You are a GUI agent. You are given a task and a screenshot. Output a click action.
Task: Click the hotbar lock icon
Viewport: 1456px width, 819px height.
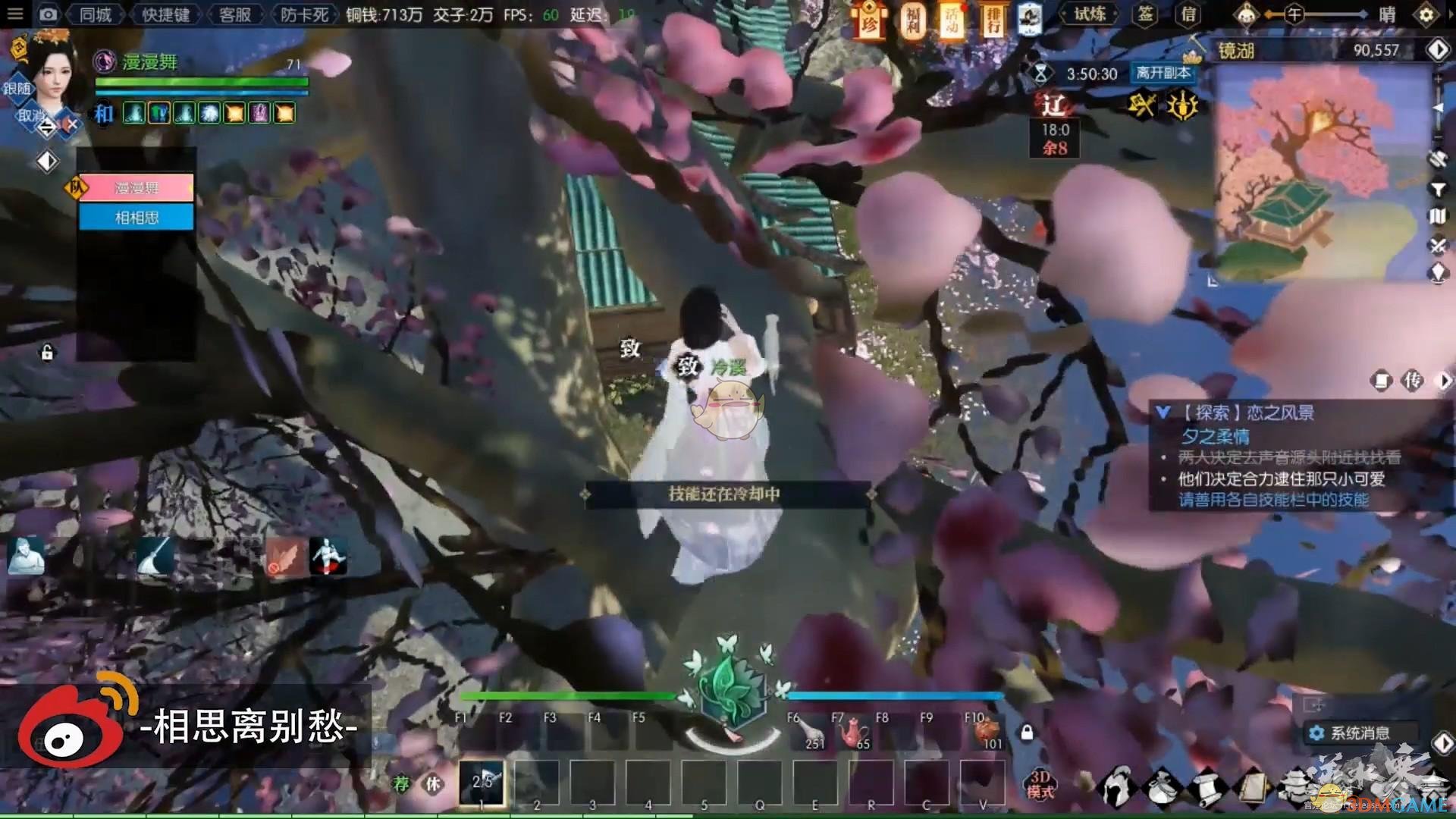(x=1027, y=733)
